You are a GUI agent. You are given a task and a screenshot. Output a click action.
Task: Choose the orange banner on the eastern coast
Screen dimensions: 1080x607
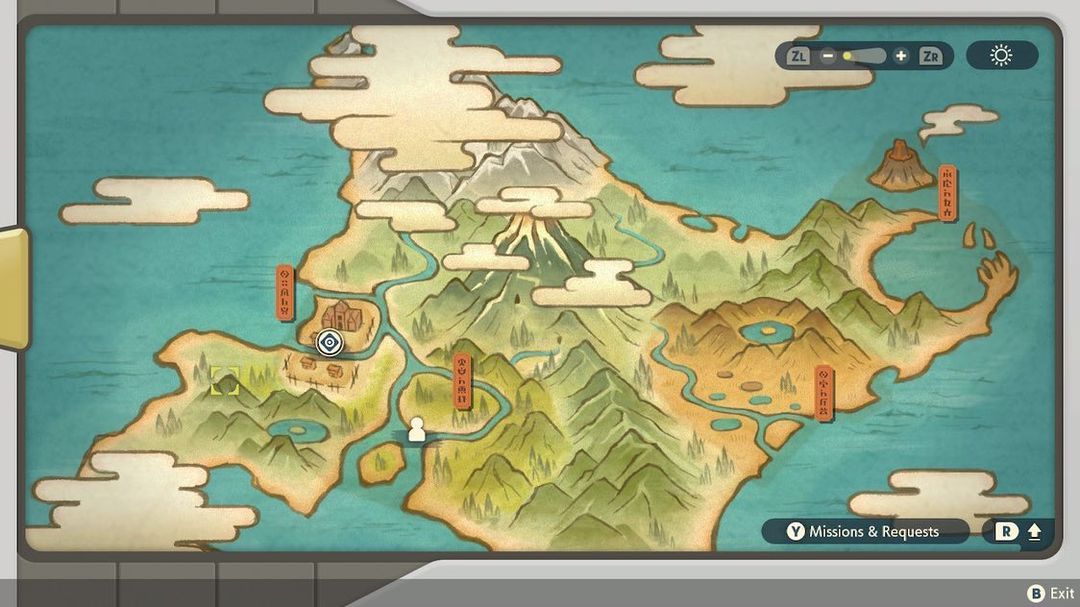pyautogui.click(x=824, y=393)
